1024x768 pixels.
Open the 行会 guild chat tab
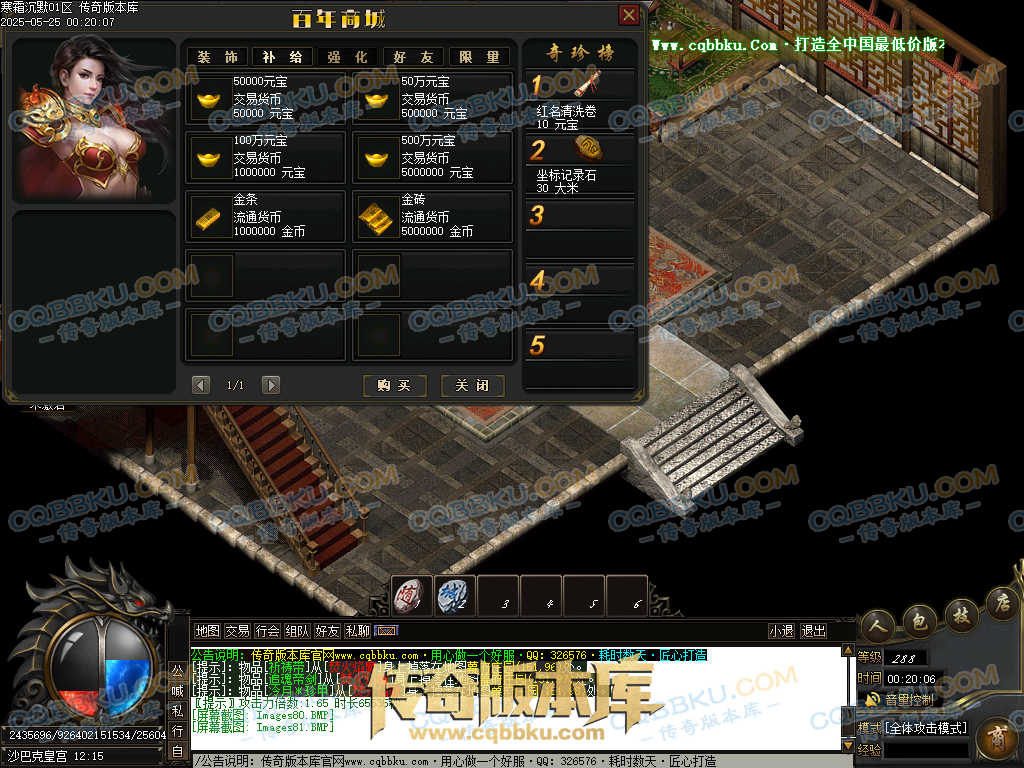(x=267, y=631)
